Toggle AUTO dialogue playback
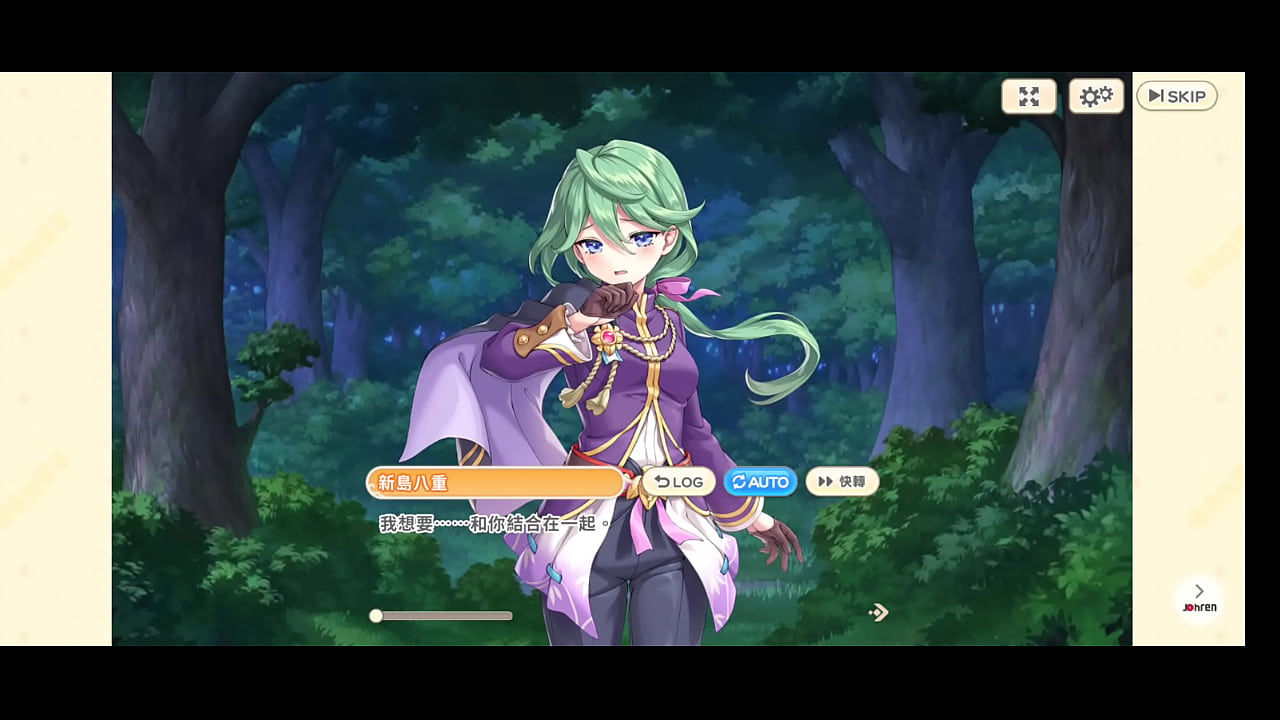This screenshot has height=720, width=1280. coord(760,482)
